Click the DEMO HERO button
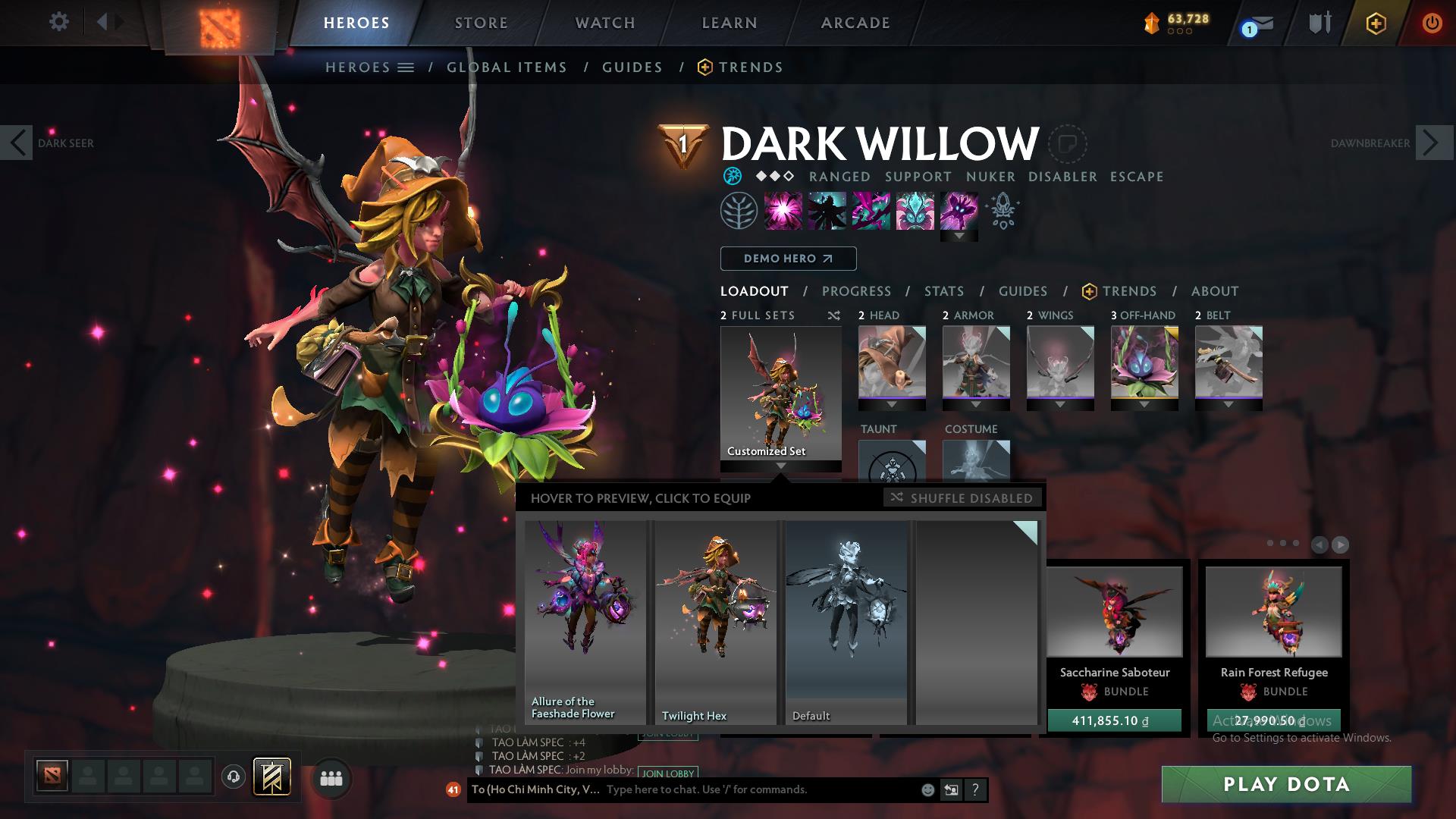 788,258
